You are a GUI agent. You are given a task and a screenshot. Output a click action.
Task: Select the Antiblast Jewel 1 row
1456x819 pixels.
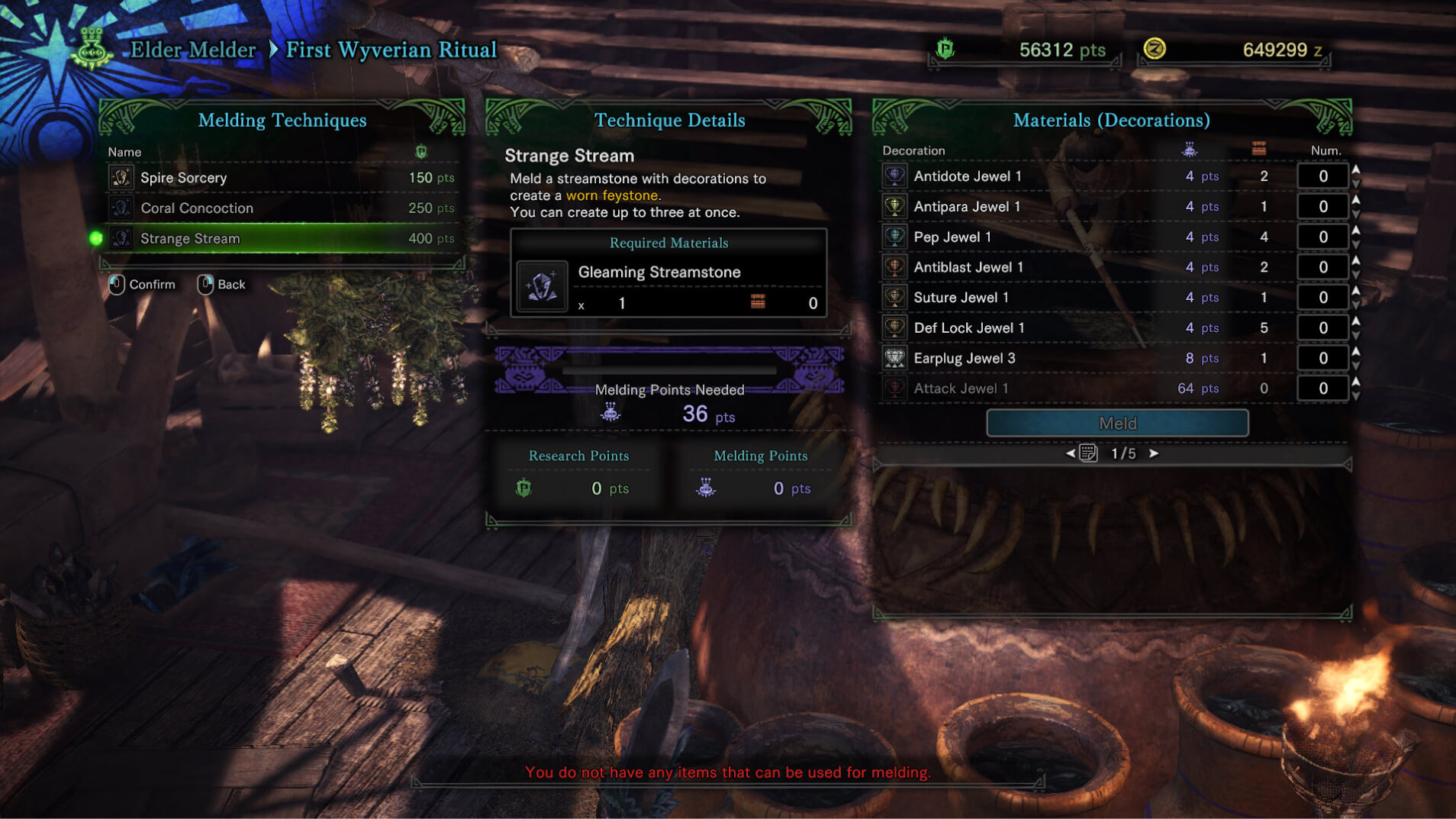(x=968, y=267)
